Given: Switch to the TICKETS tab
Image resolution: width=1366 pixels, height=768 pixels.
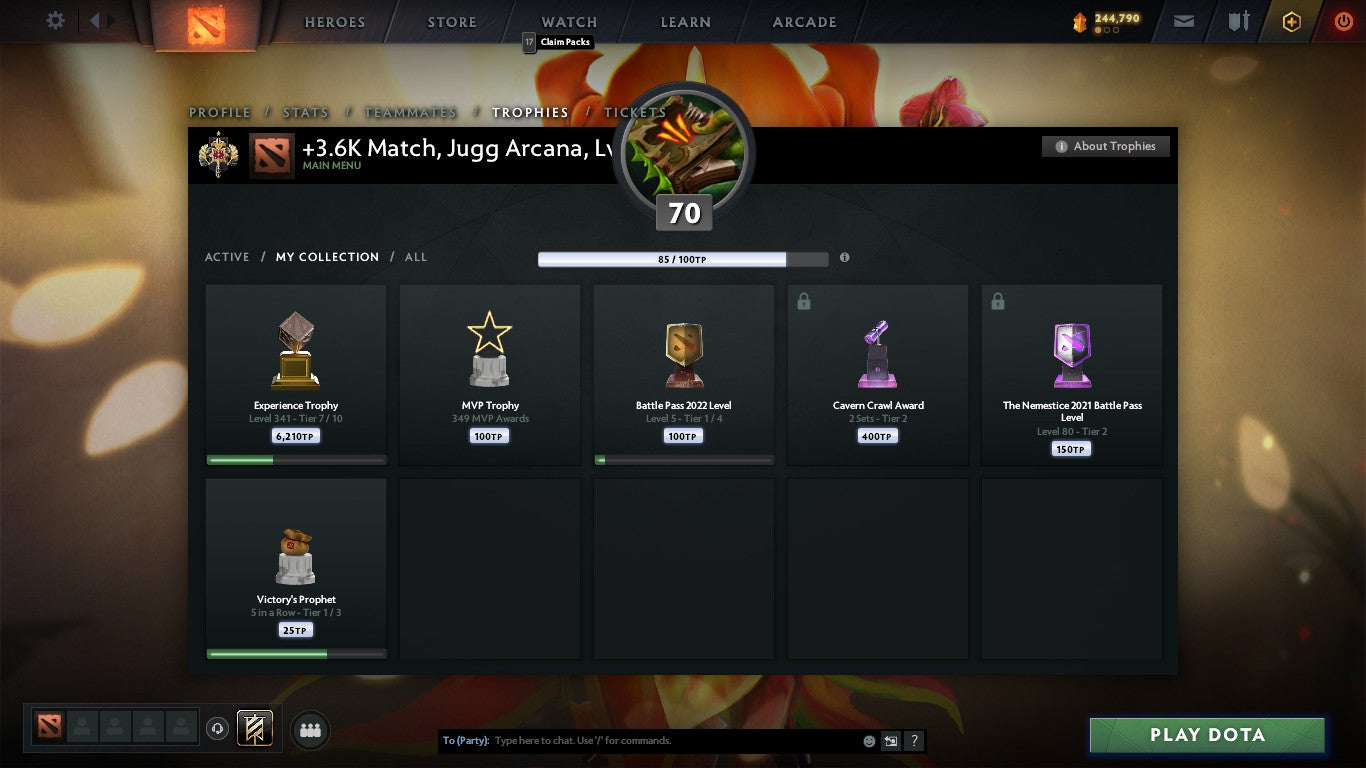Looking at the screenshot, I should pos(634,112).
